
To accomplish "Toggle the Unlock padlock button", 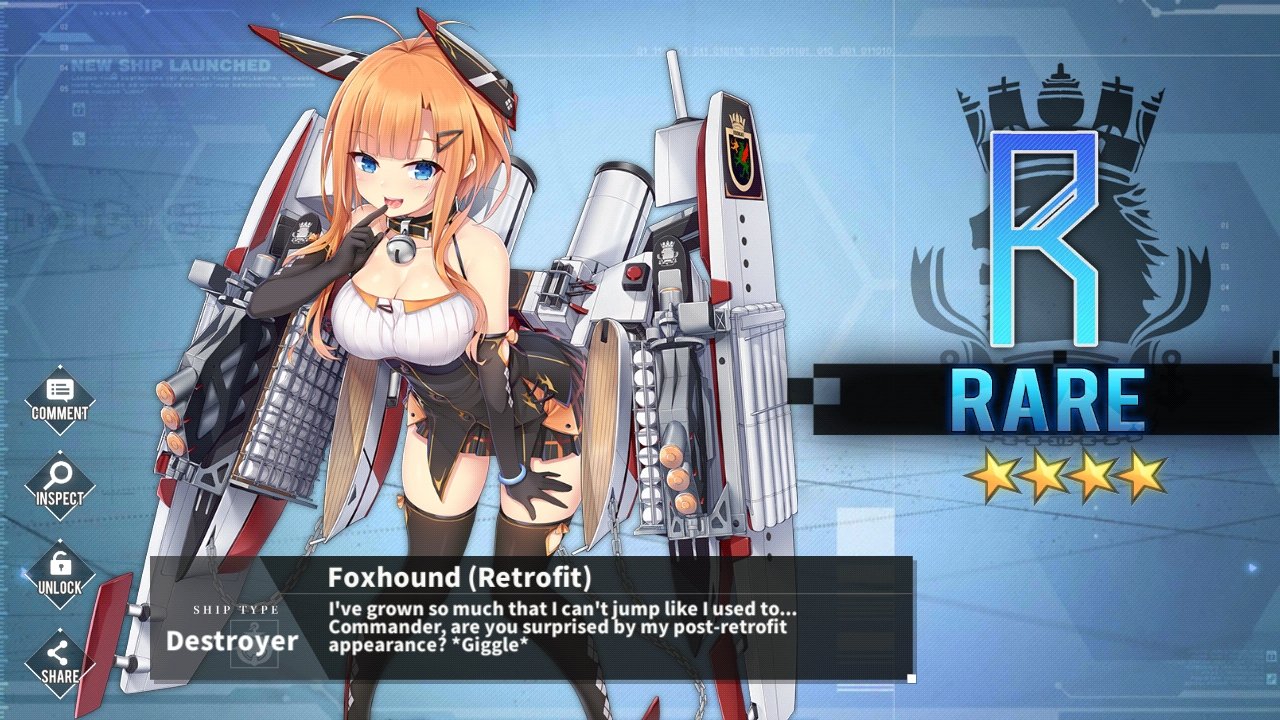I will point(60,573).
